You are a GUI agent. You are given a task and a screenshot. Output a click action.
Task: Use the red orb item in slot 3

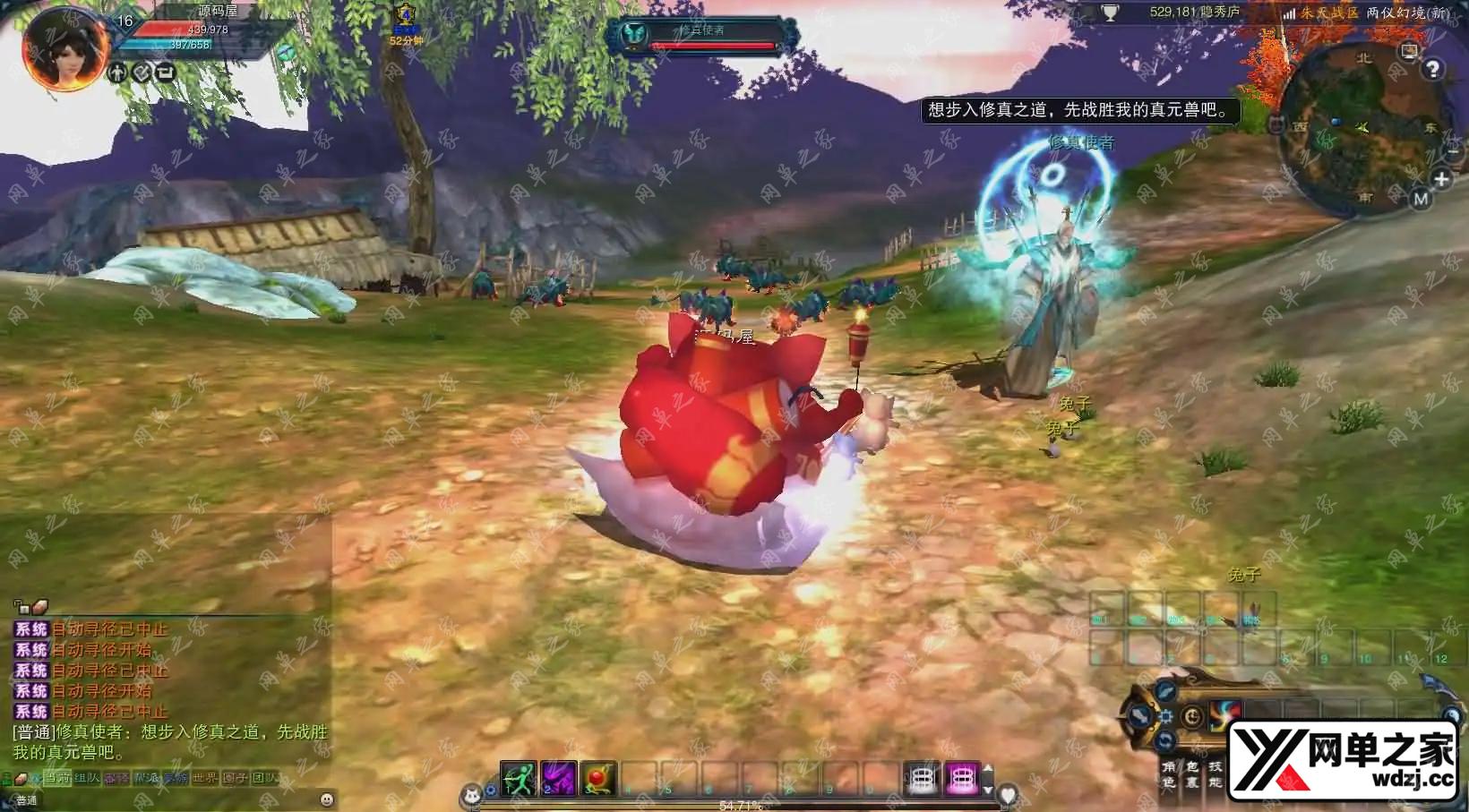tap(598, 779)
